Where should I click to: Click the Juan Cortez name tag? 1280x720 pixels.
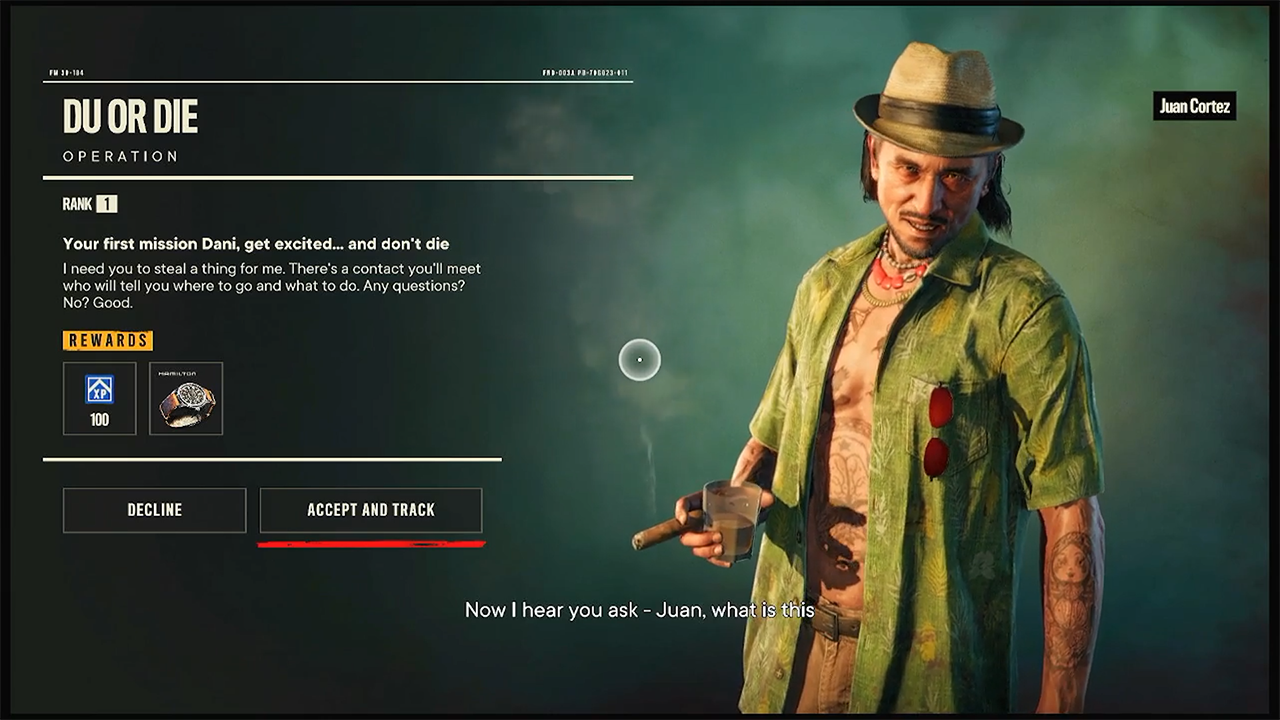[x=1194, y=106]
